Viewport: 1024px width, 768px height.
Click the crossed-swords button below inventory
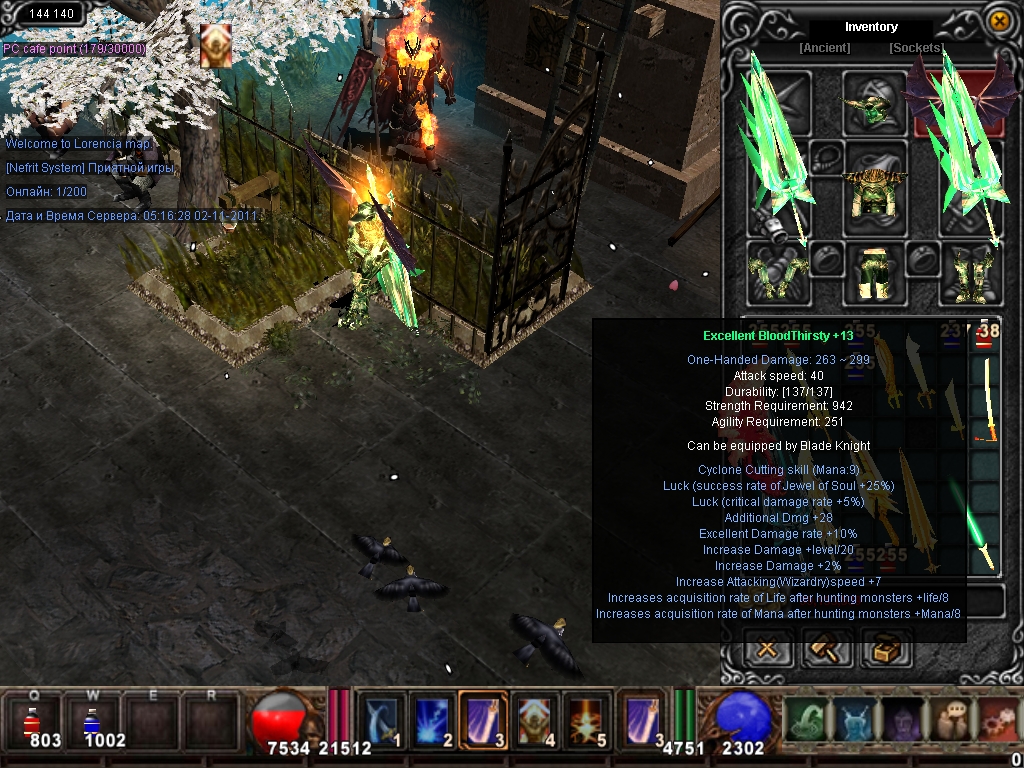[x=768, y=650]
